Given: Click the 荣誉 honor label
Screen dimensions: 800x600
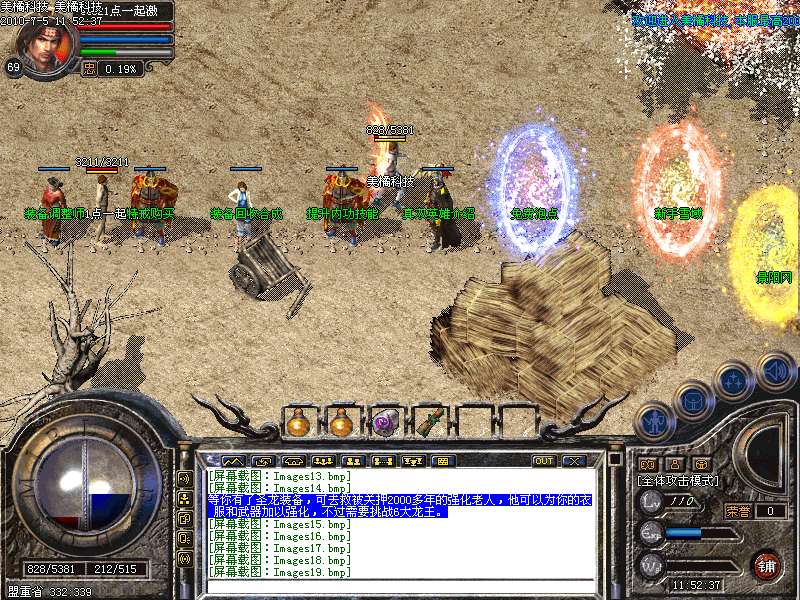Looking at the screenshot, I should (x=738, y=511).
